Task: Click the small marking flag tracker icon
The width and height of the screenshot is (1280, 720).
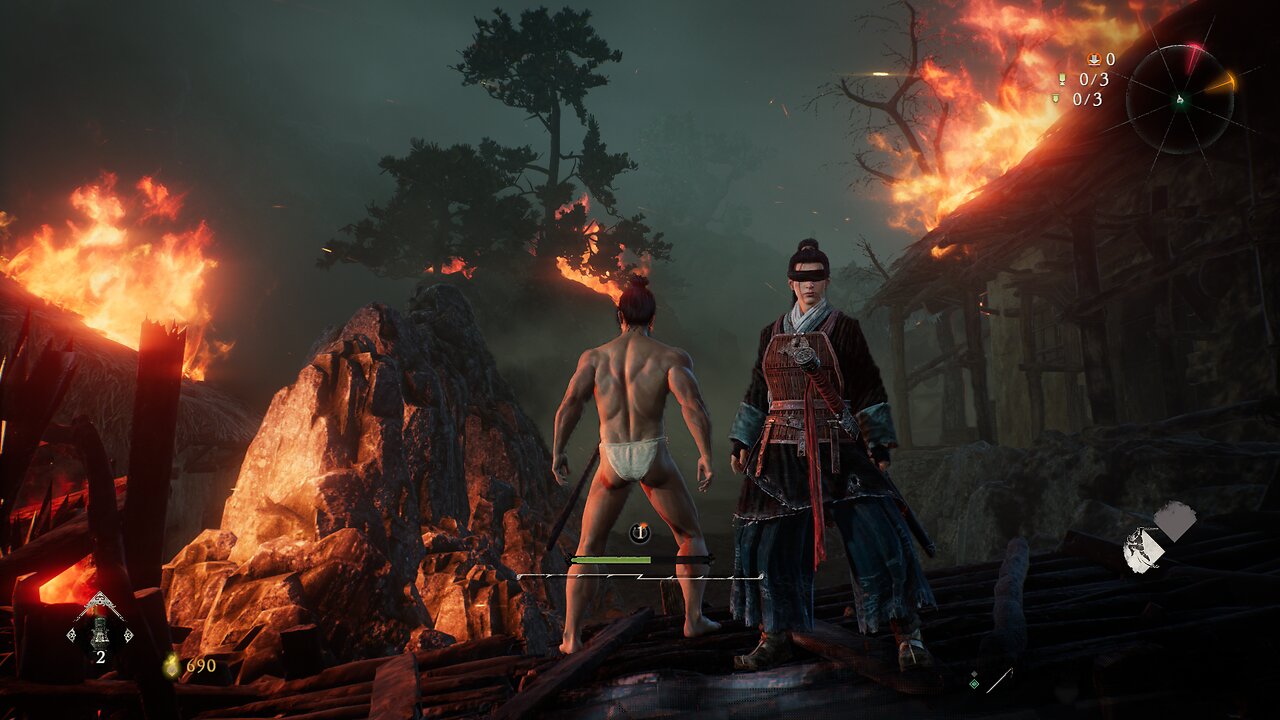Action: [x=1055, y=99]
